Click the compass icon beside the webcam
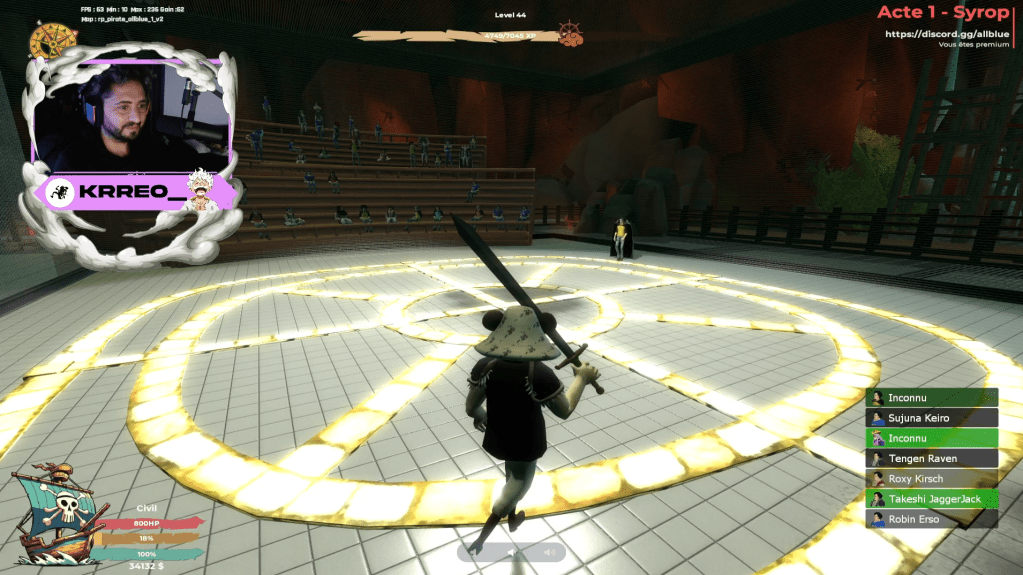 pos(46,41)
